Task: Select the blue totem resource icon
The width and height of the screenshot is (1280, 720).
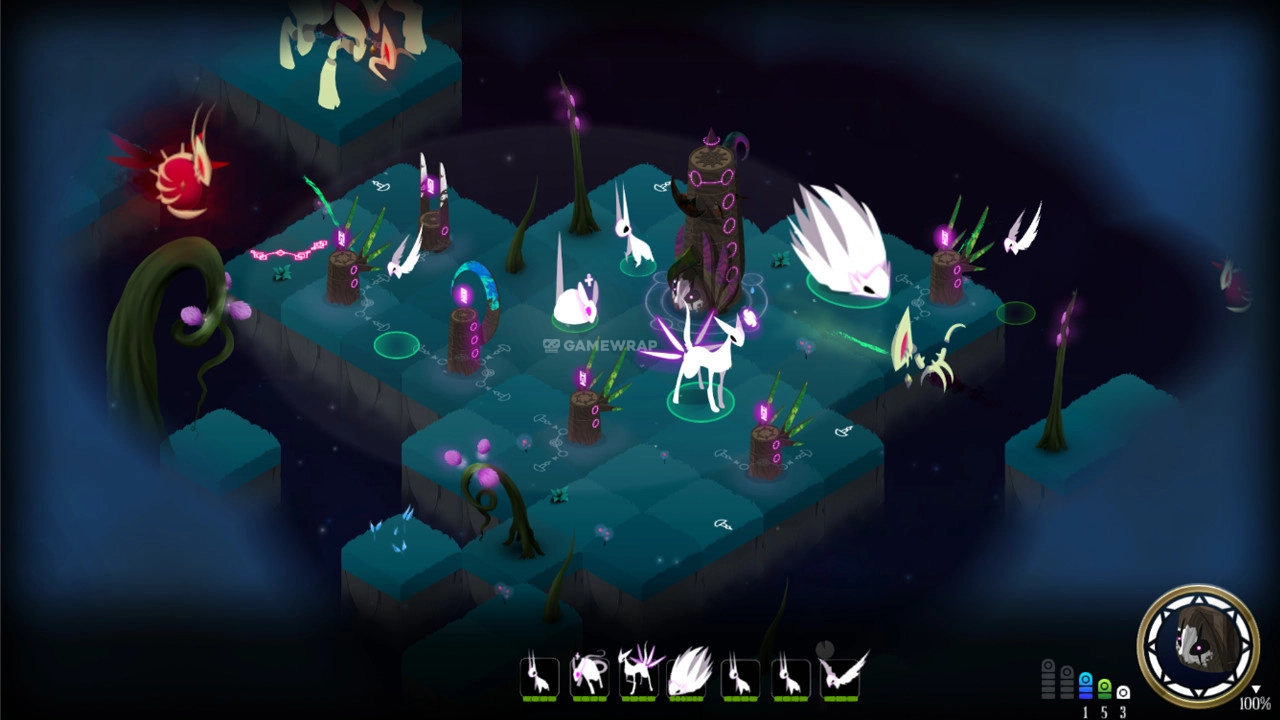Action: (1085, 686)
